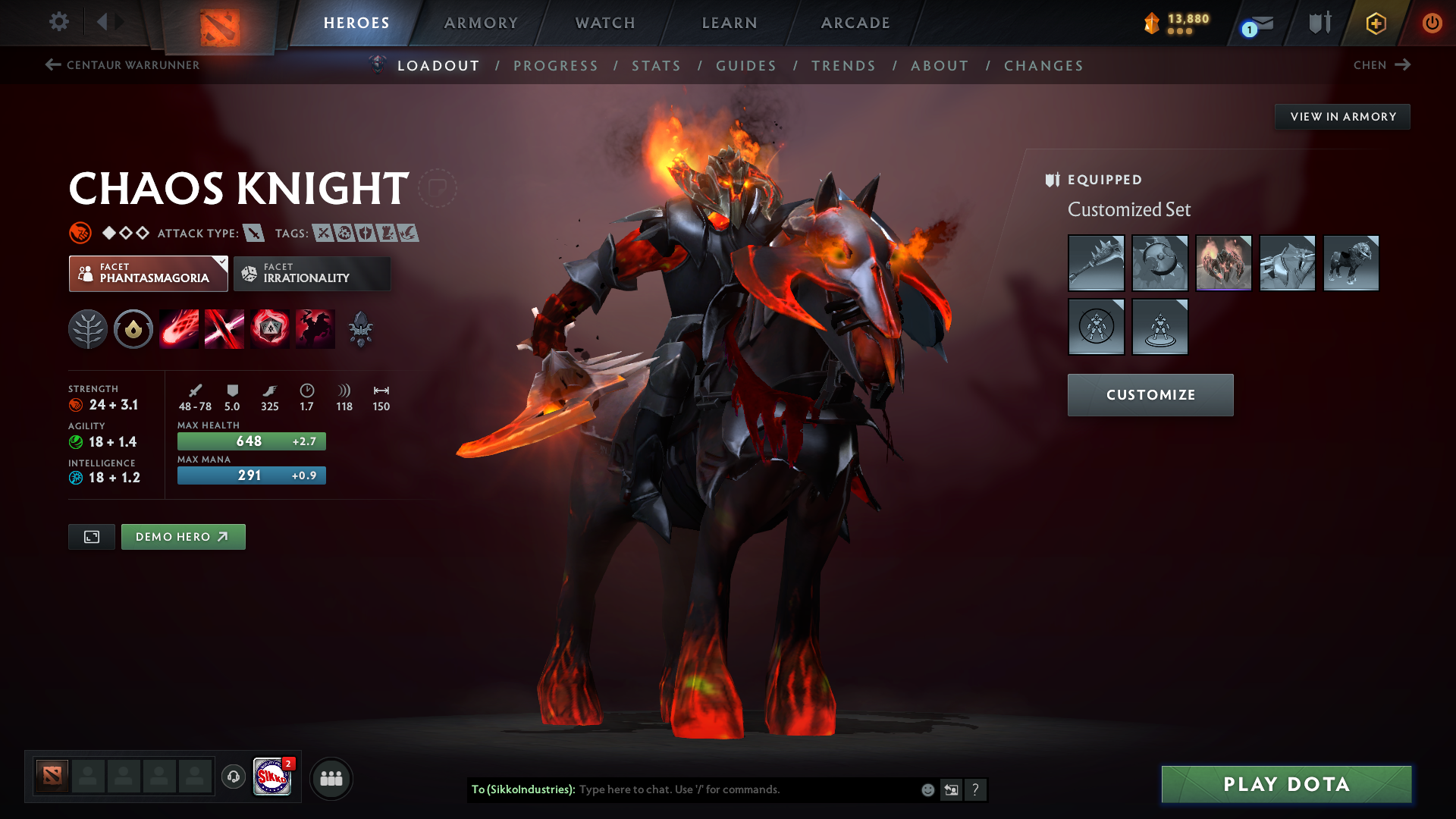Select the Reality Rift ability icon

(x=224, y=328)
